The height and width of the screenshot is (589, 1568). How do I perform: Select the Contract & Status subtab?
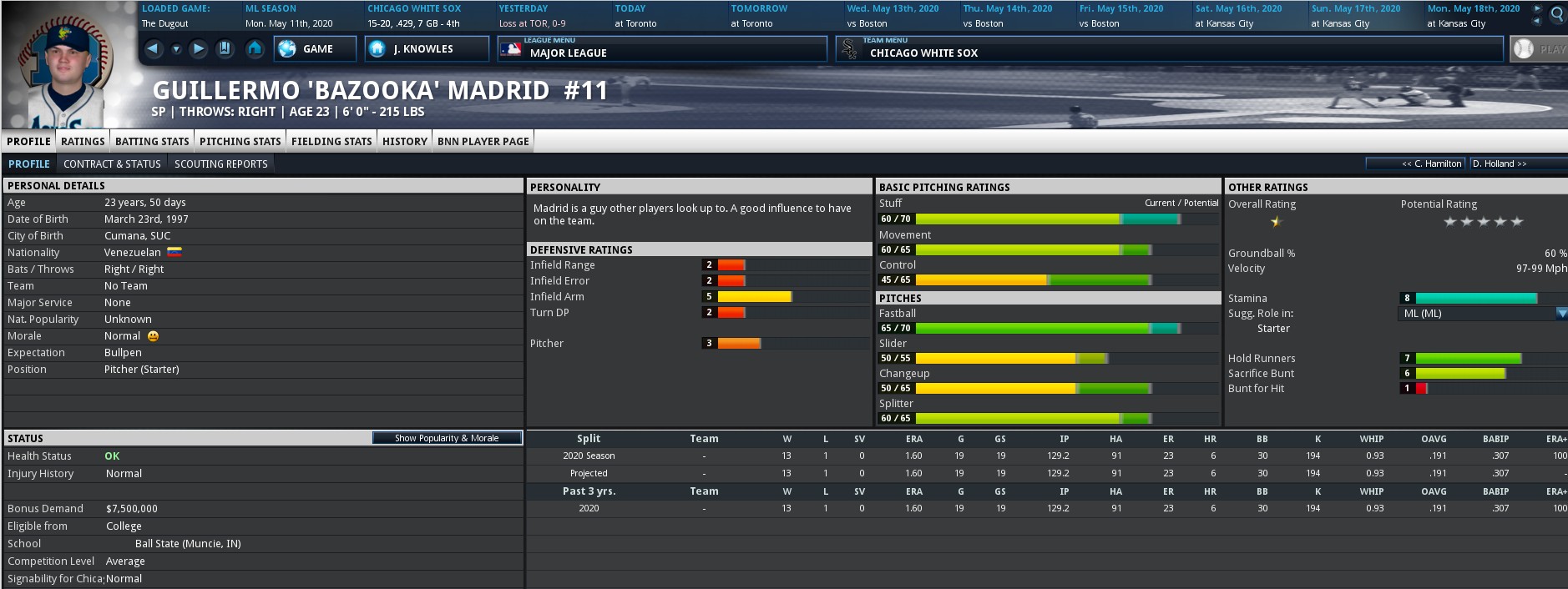pyautogui.click(x=112, y=164)
